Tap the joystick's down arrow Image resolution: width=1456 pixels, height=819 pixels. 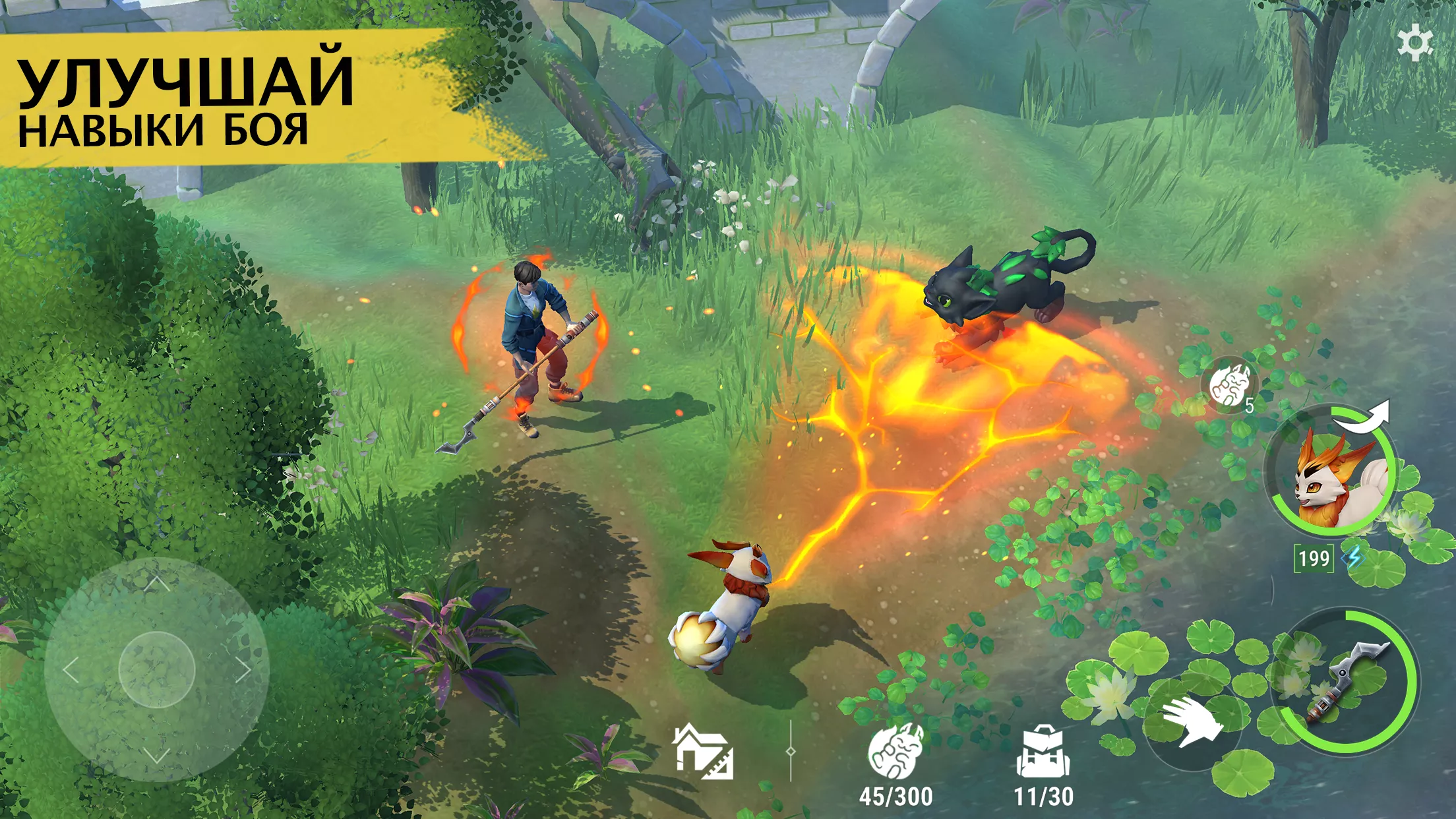[x=156, y=756]
